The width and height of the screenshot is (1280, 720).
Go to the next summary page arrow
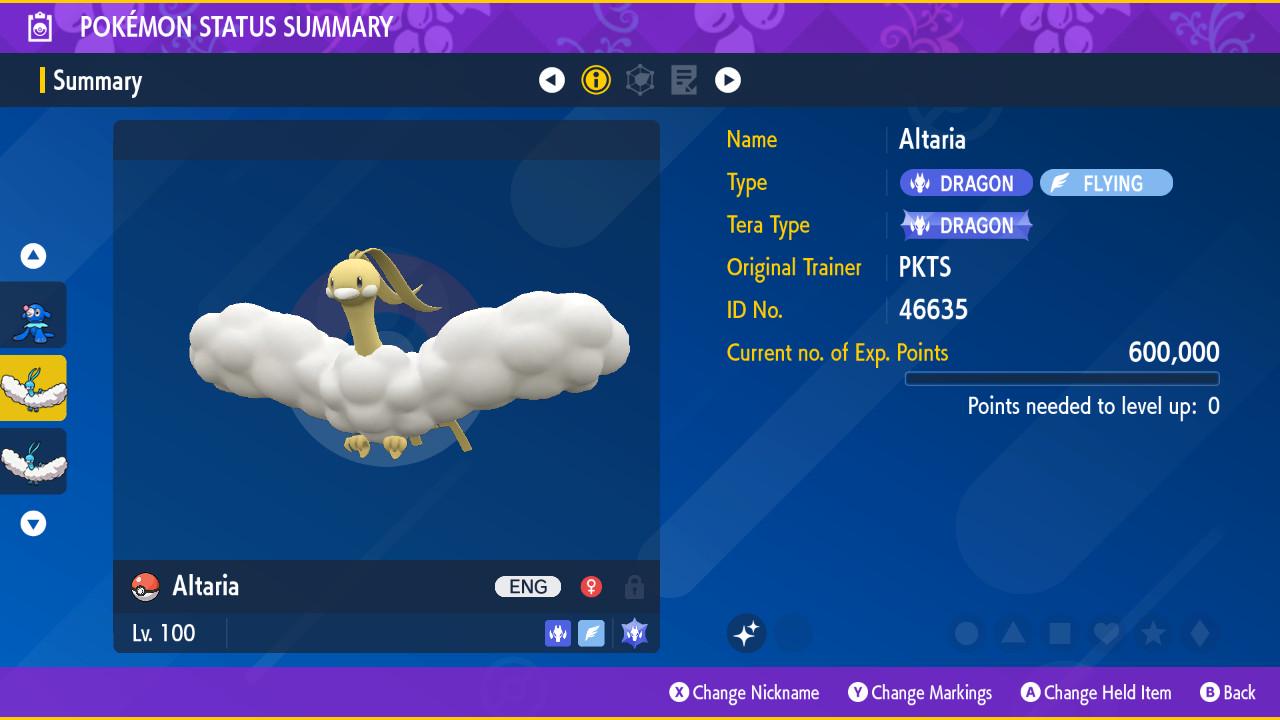[728, 80]
